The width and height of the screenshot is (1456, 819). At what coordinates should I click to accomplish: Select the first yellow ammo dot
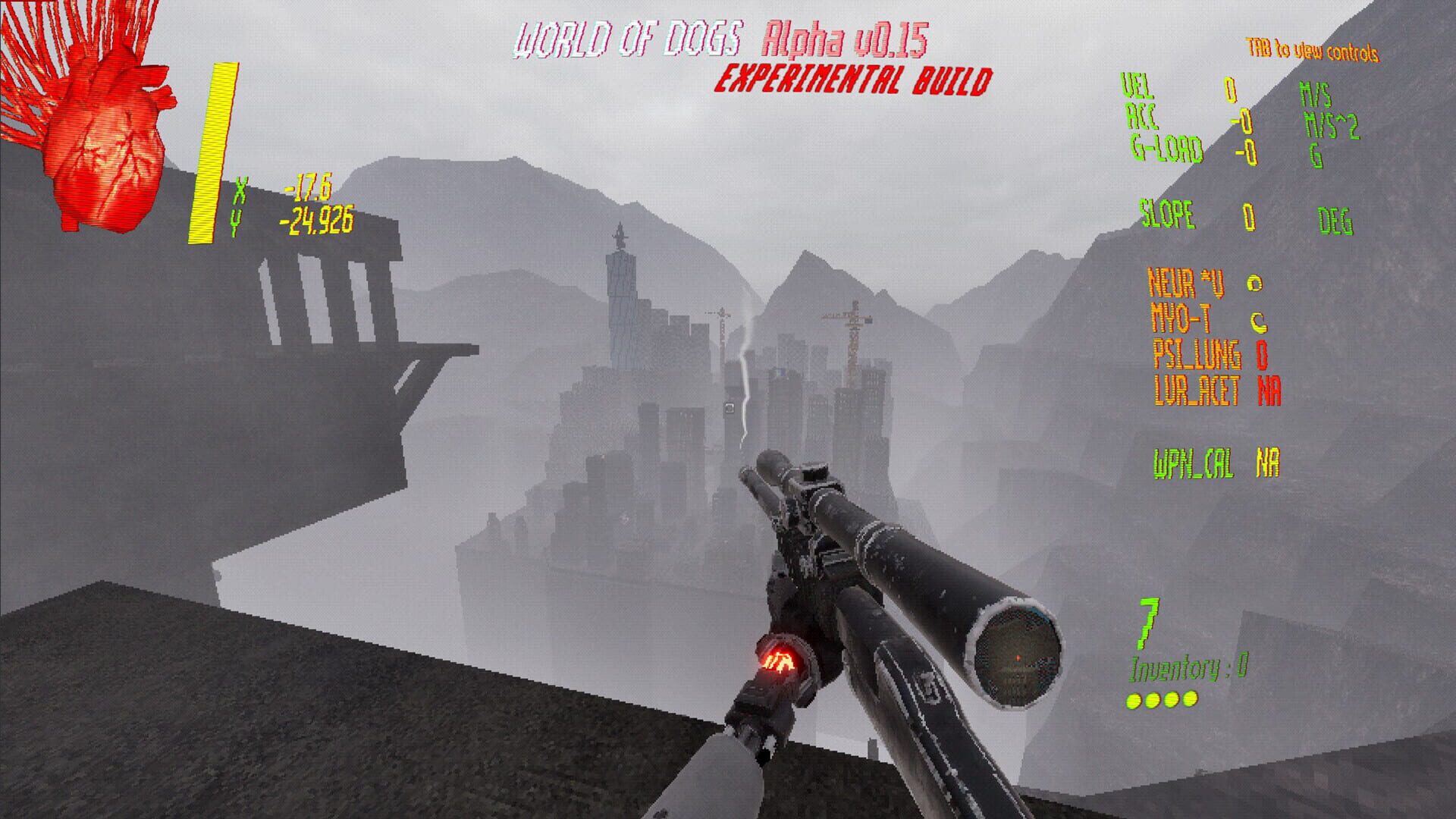pos(1132,701)
